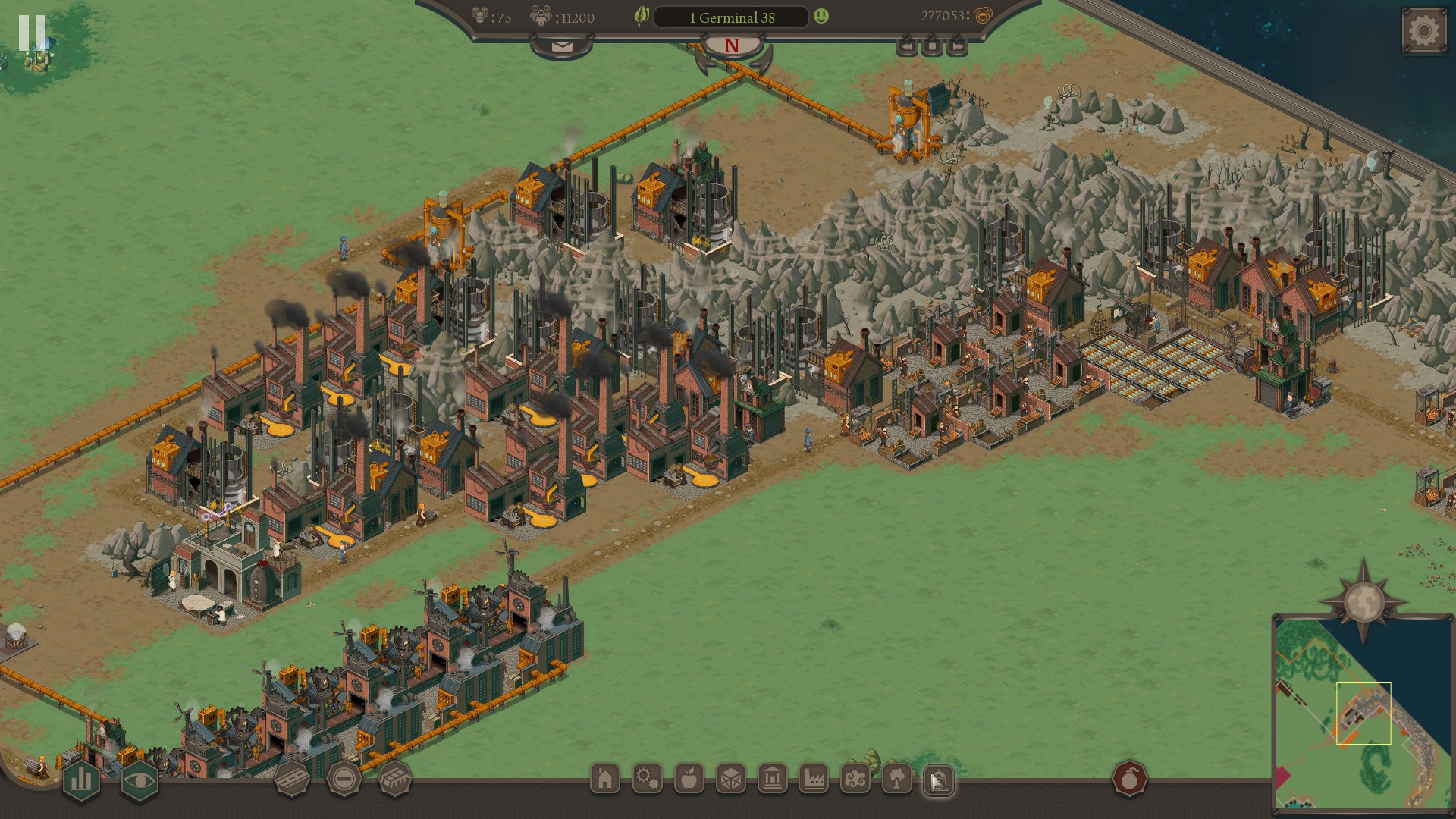
Task: Open the bar chart statistics panel
Action: point(81,780)
